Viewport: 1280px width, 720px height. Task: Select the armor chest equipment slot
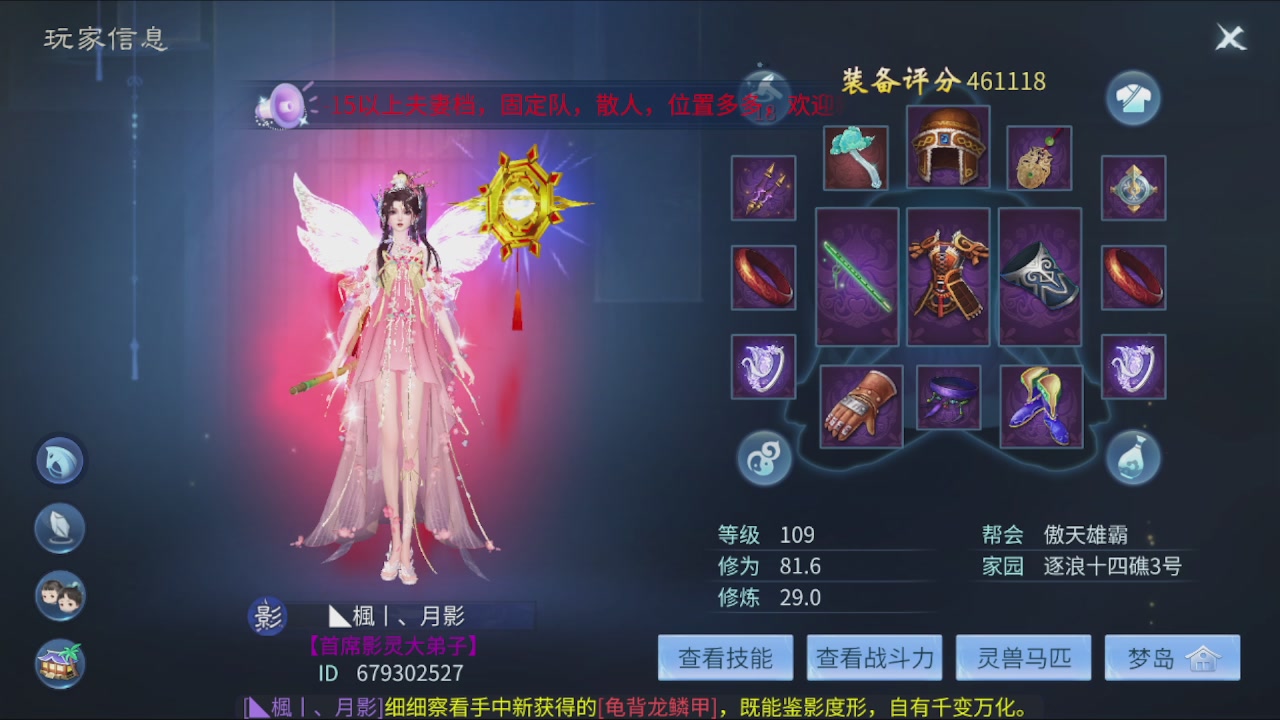click(x=948, y=275)
